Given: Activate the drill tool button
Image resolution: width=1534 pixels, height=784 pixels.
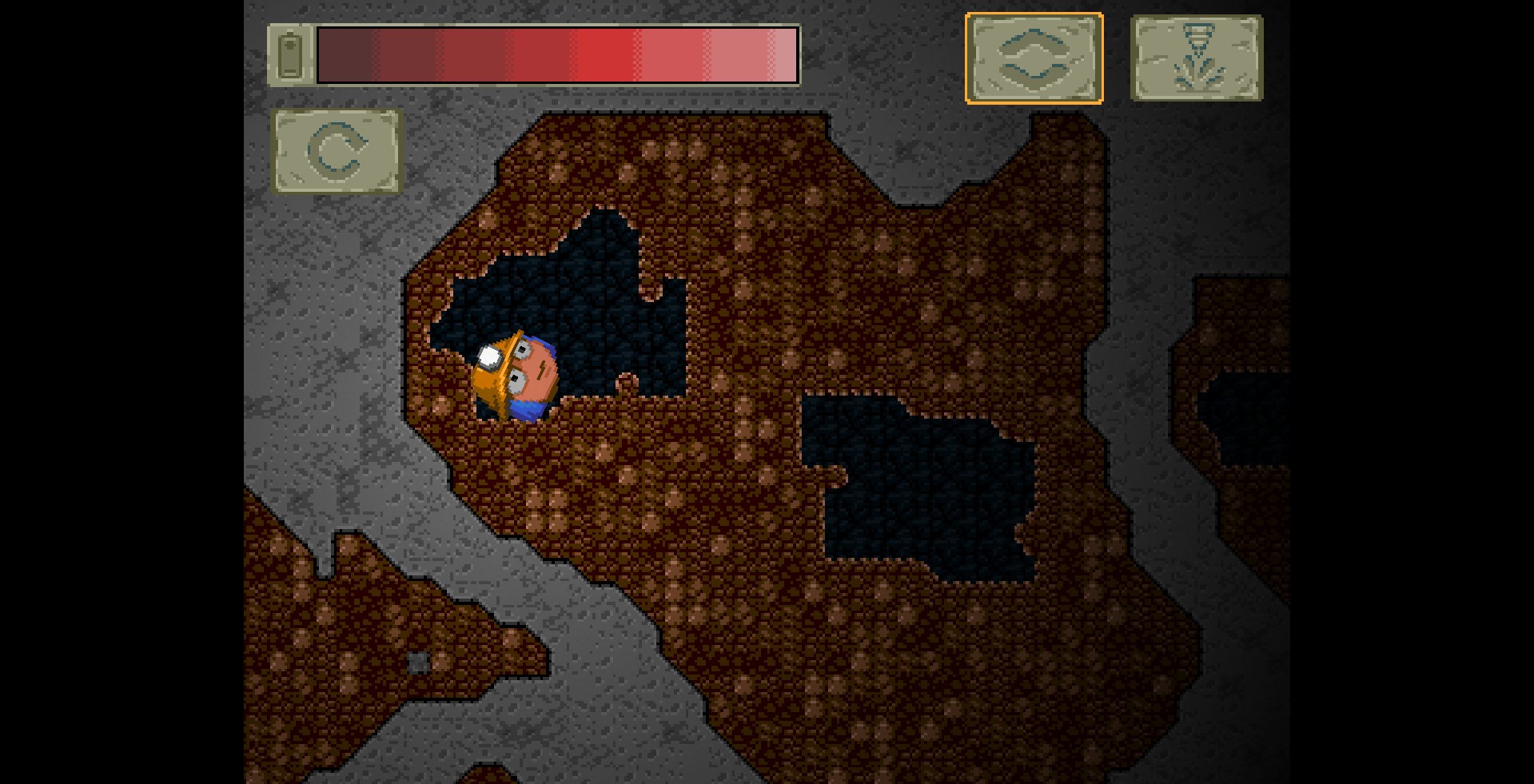Looking at the screenshot, I should pyautogui.click(x=1197, y=58).
